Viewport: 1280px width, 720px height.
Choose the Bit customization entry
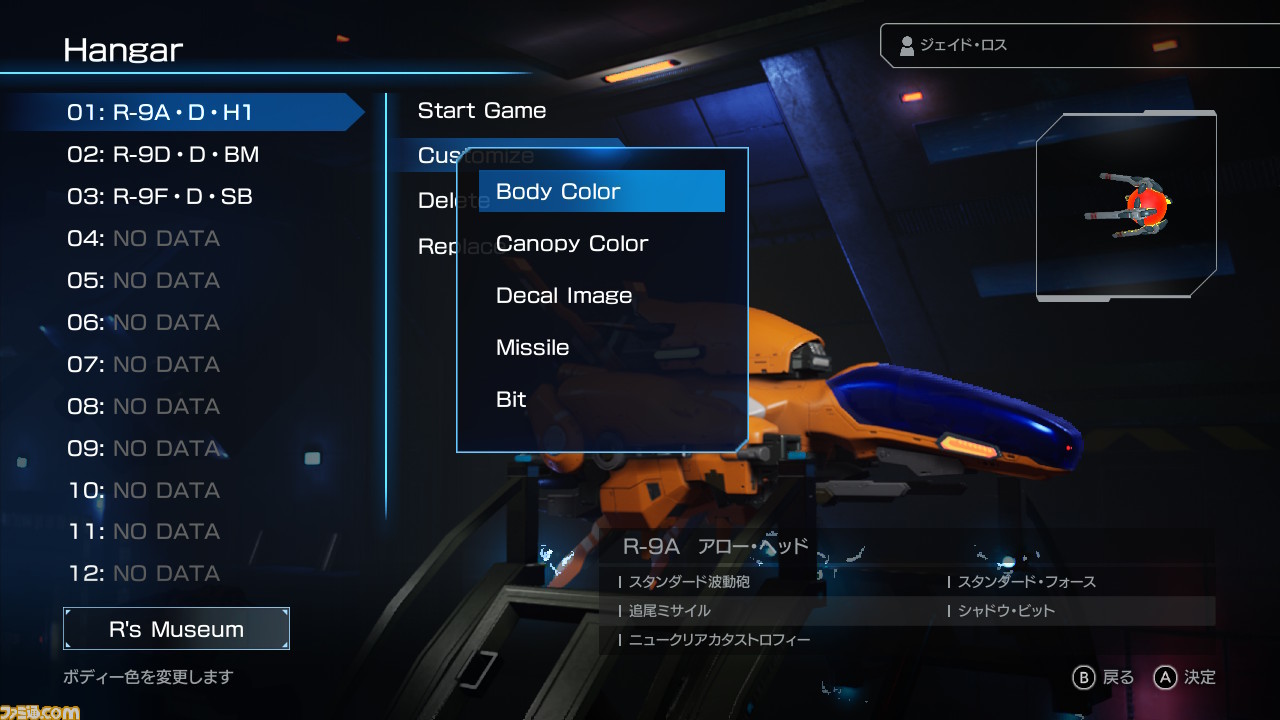point(511,399)
